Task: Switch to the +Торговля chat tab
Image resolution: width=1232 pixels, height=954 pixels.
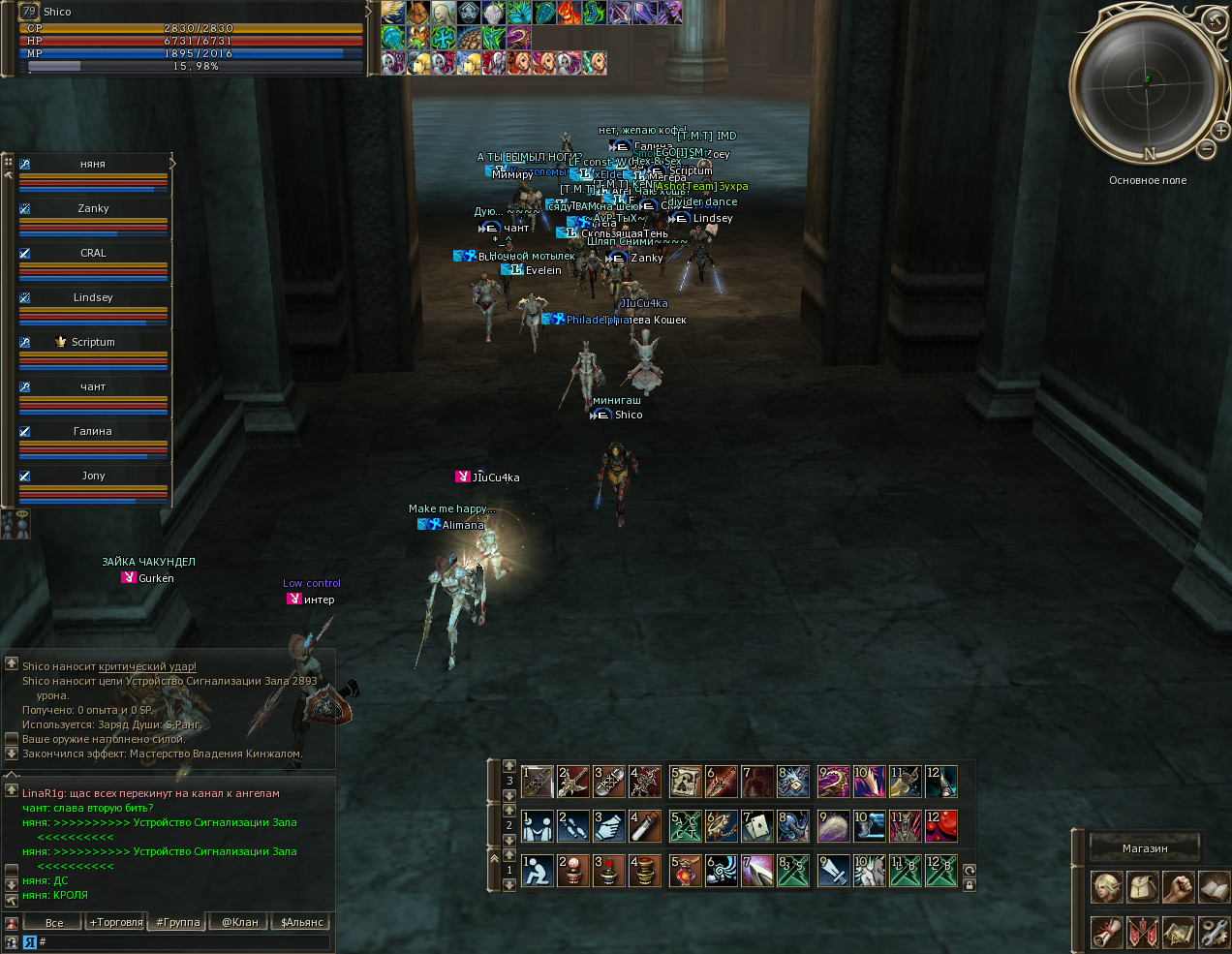Action: 116,922
